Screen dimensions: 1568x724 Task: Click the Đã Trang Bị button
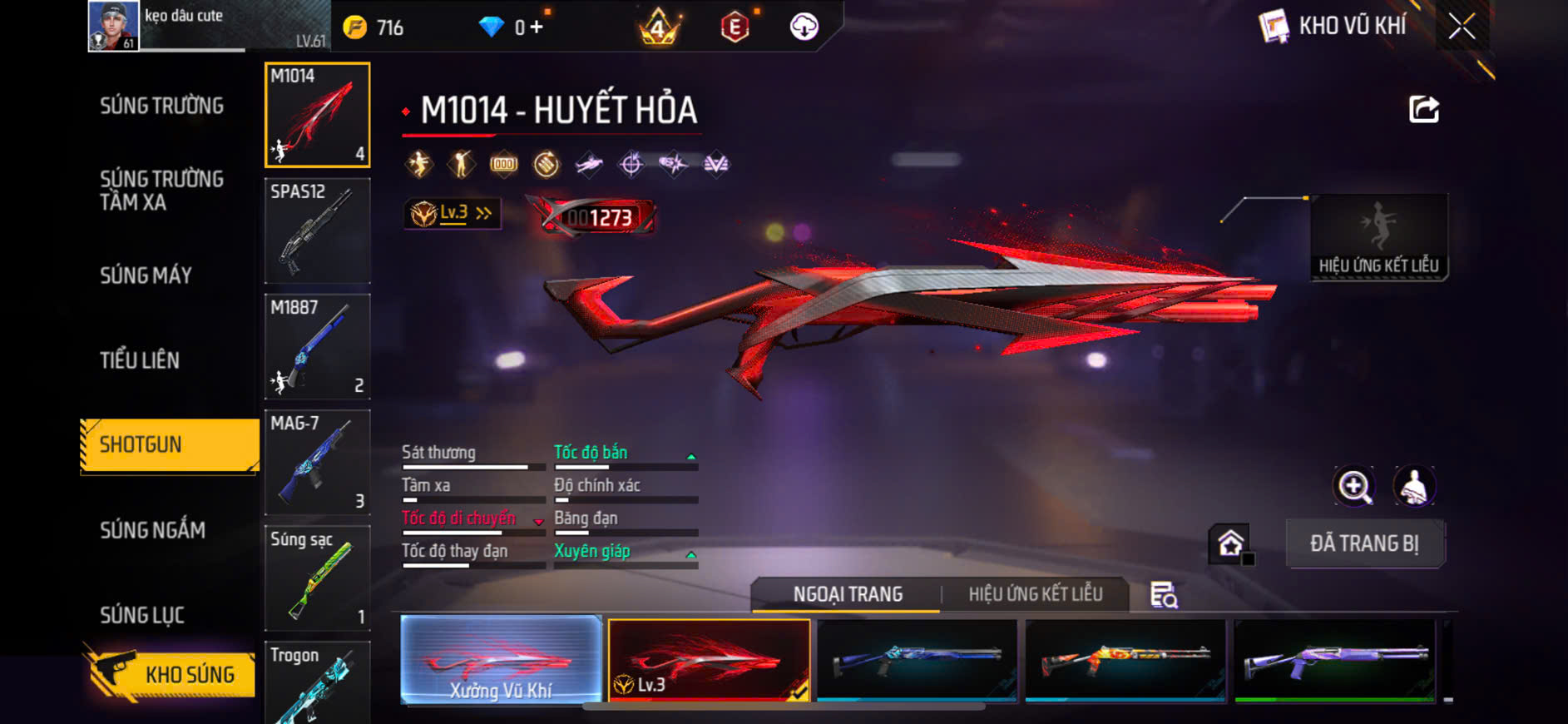point(1364,544)
